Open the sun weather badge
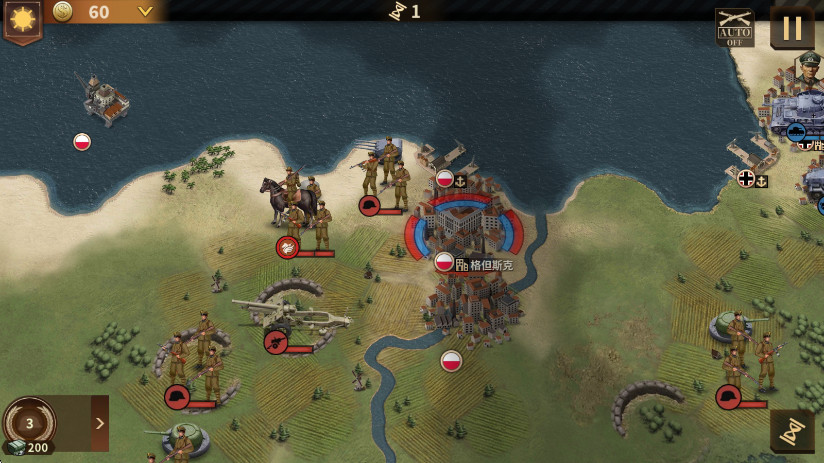824x463 pixels. coord(21,20)
